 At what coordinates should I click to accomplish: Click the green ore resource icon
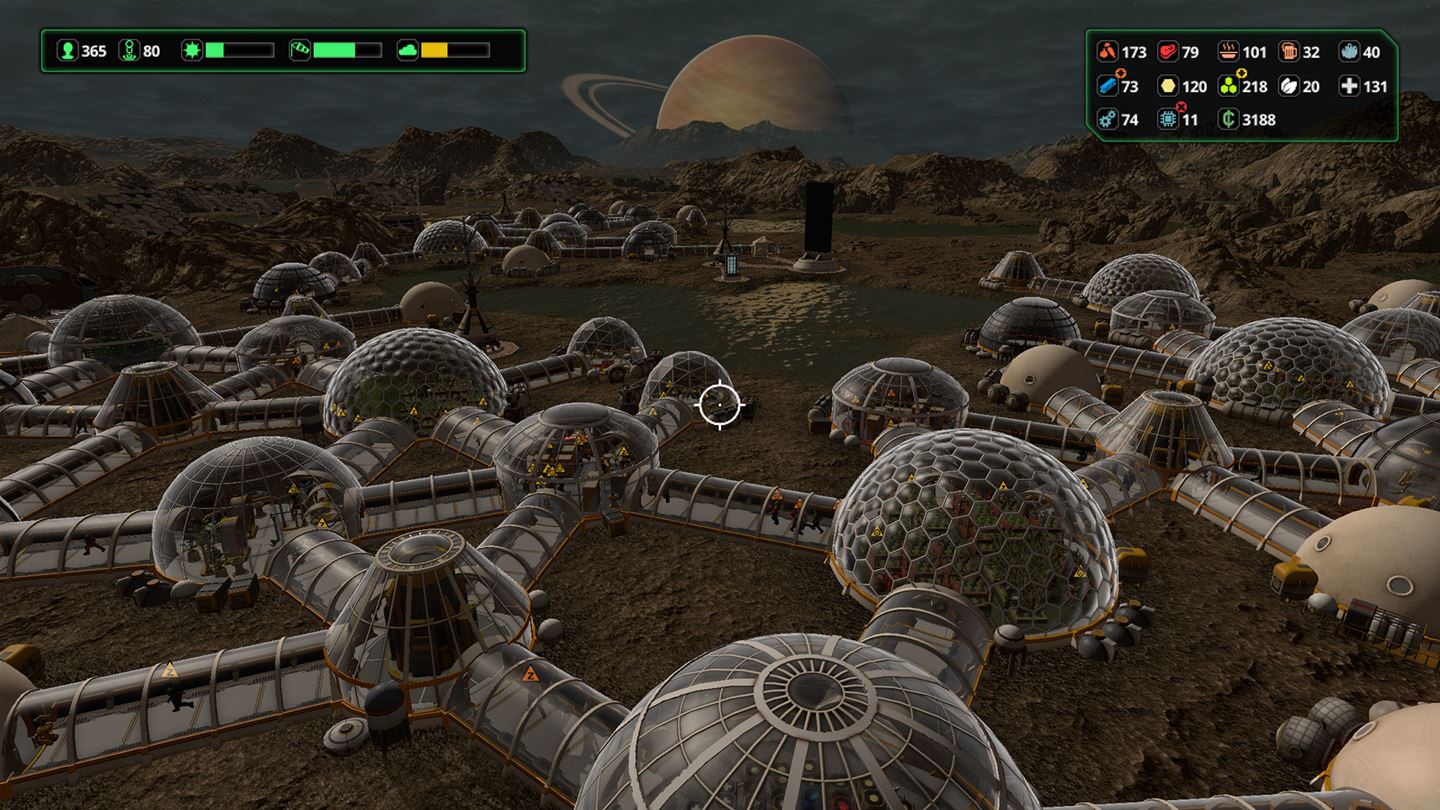[1228, 85]
